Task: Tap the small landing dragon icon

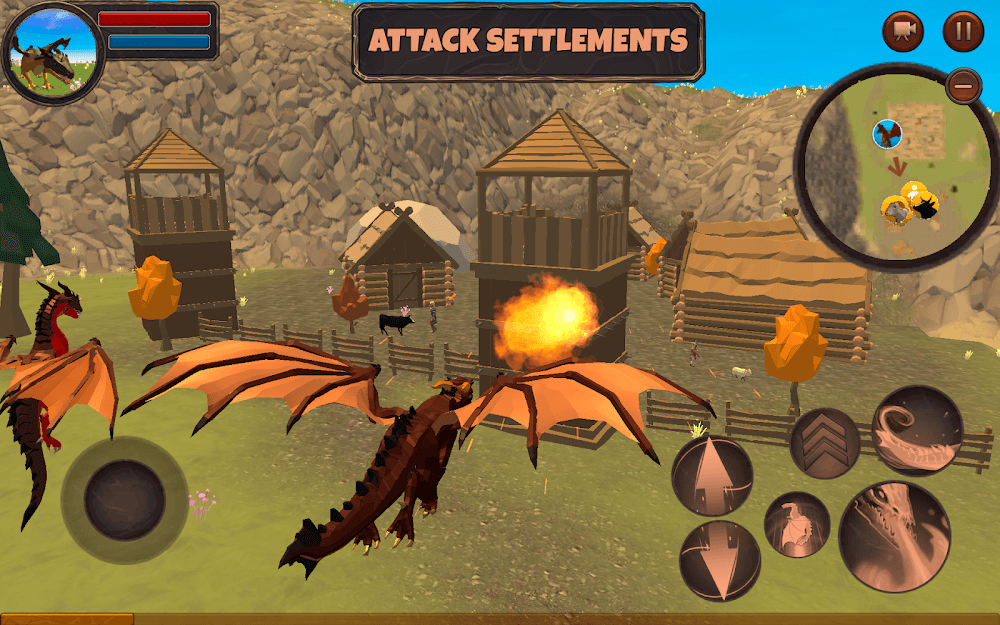Action: (797, 524)
